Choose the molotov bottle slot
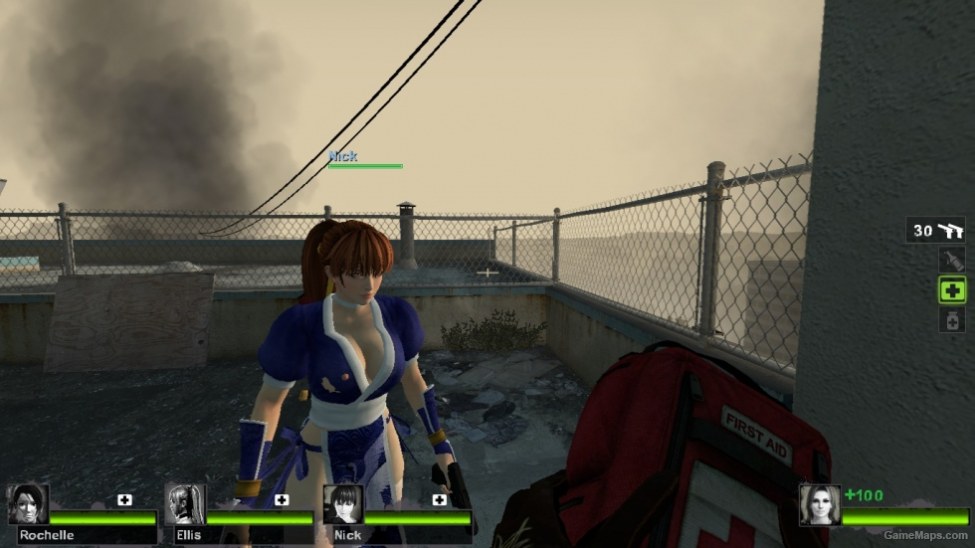975x548 pixels. 952,261
